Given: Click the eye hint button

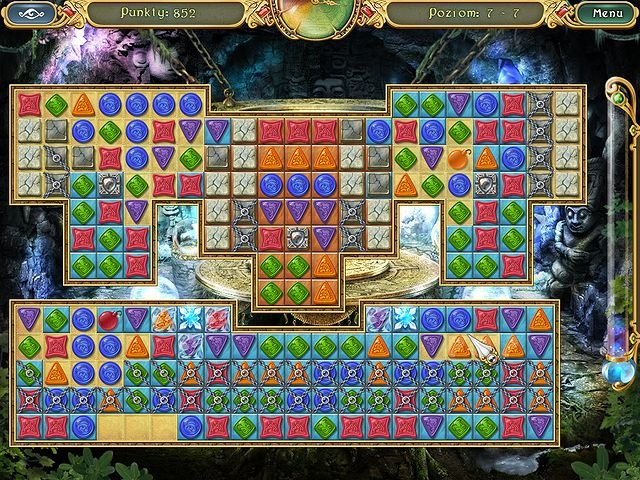Looking at the screenshot, I should tap(30, 14).
